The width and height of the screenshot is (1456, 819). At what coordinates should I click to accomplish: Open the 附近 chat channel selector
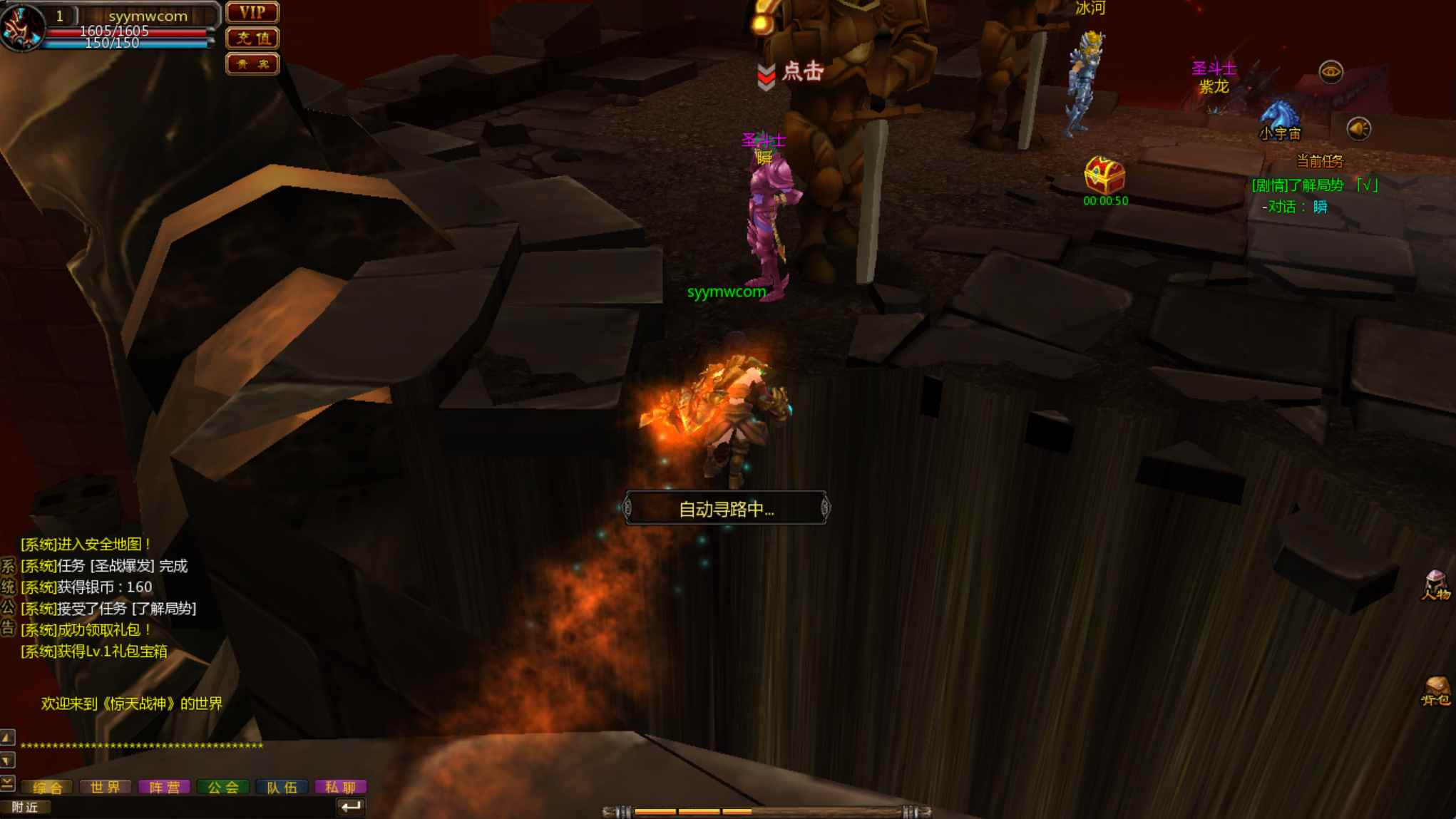pos(25,807)
